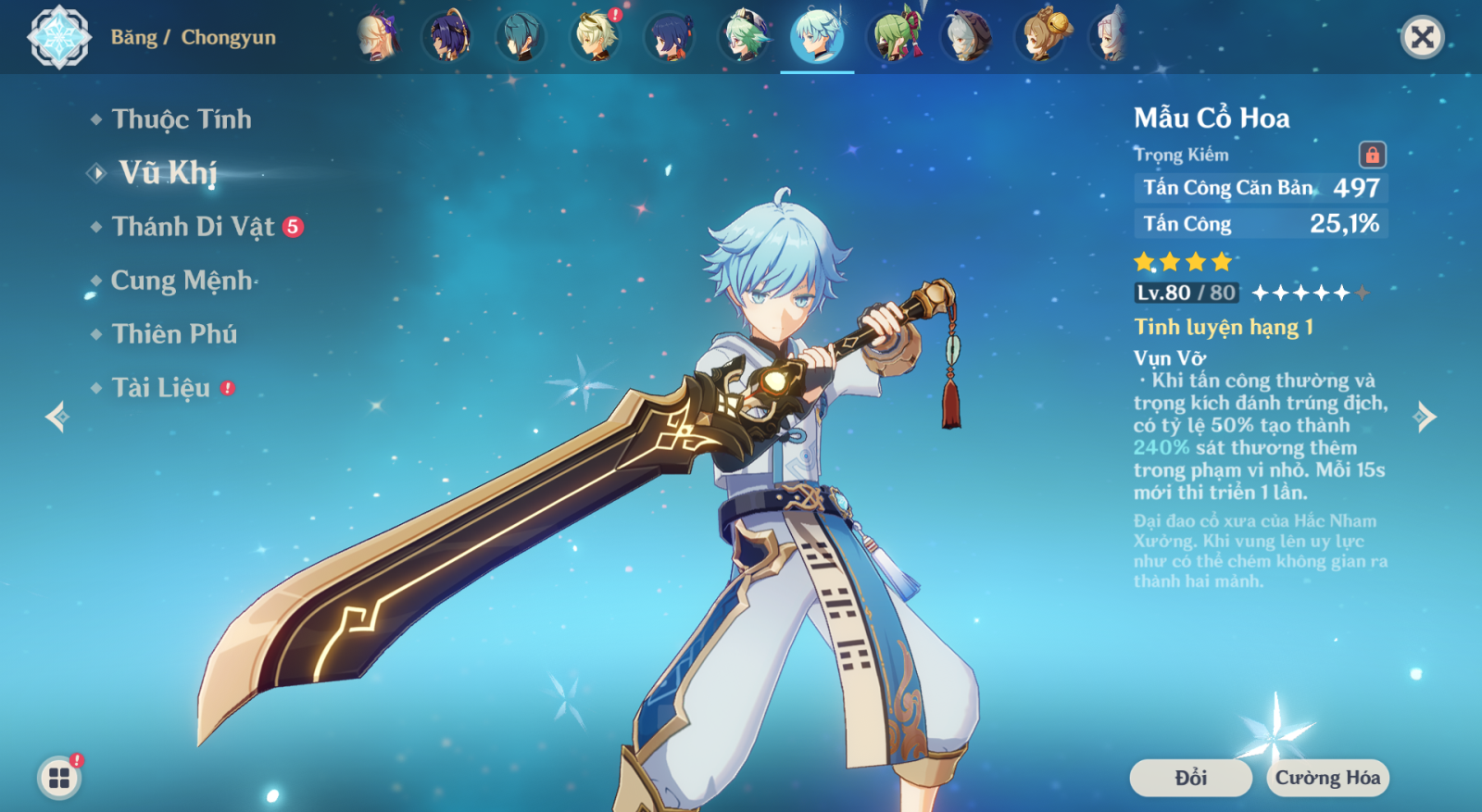Select the Vũ Khí menu entry
This screenshot has height=812, width=1482.
(168, 173)
